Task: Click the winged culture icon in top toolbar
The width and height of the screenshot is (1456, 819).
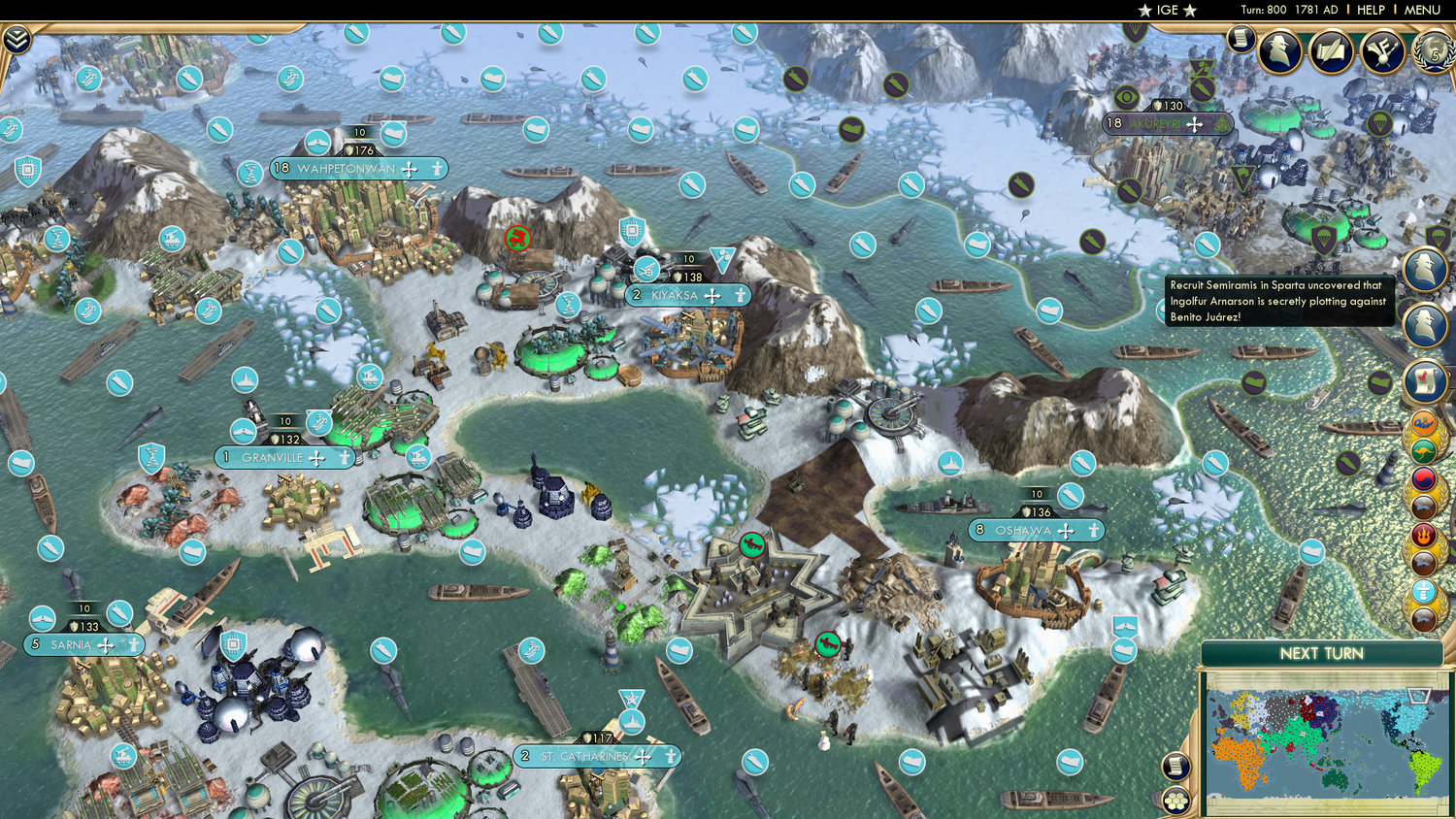Action: tap(1381, 50)
